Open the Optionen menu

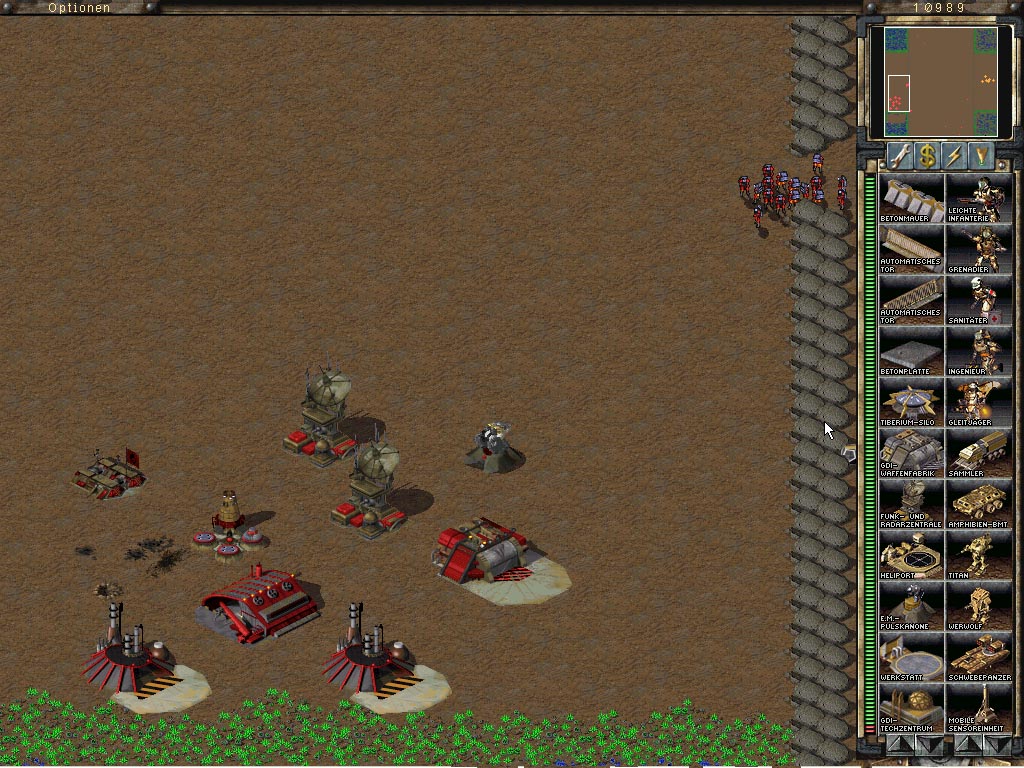[x=78, y=7]
